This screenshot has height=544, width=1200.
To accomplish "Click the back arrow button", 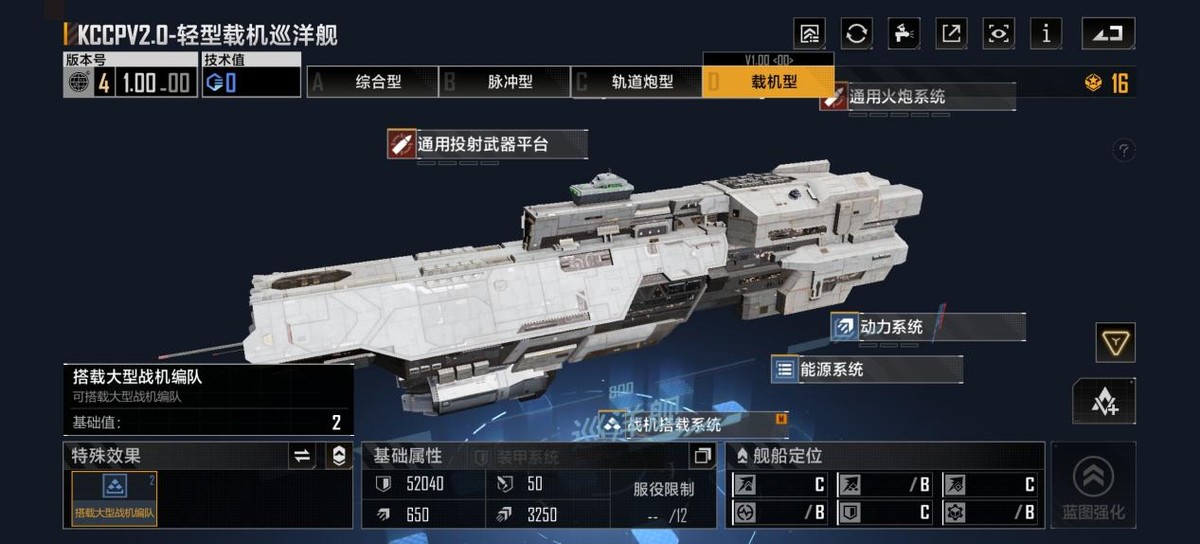I will coord(1107,34).
